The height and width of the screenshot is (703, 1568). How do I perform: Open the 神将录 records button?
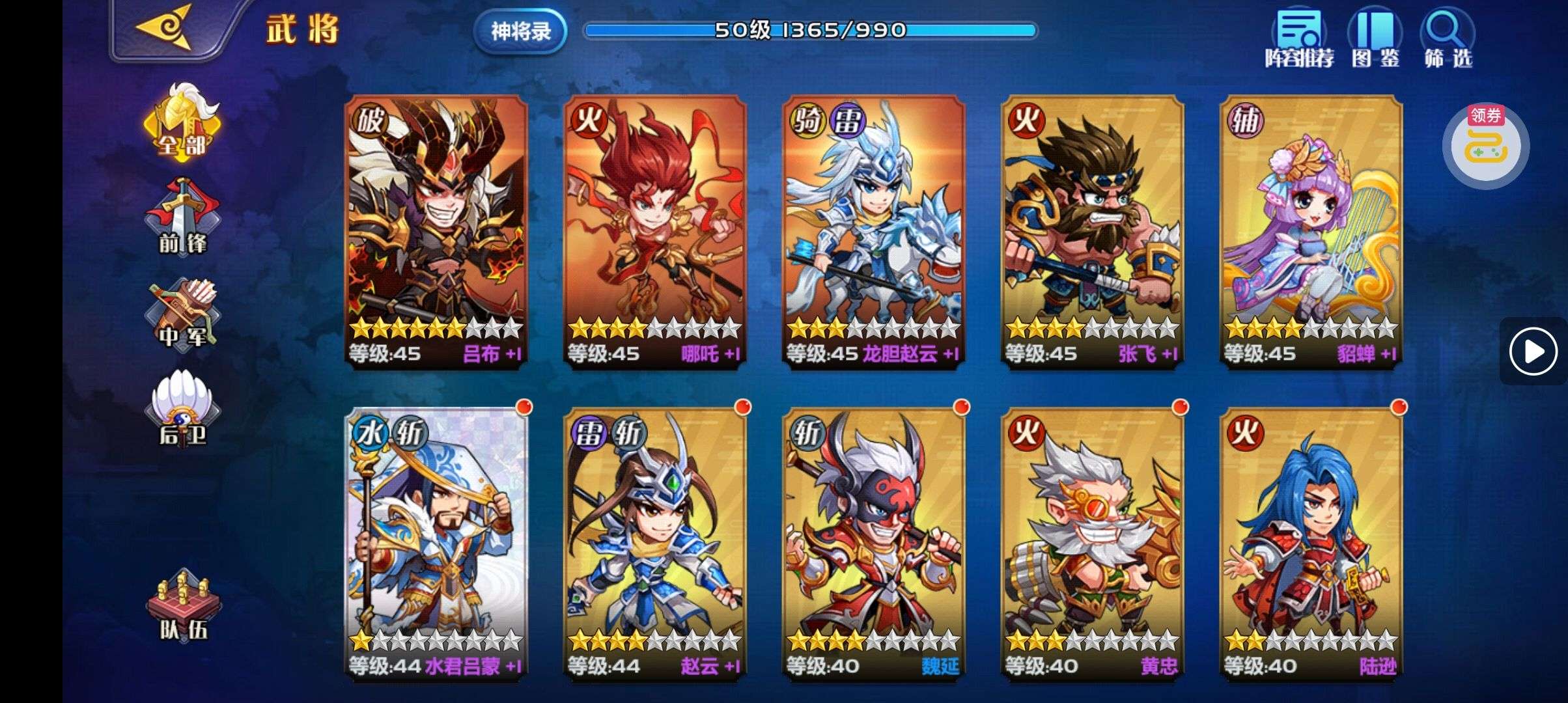pos(520,31)
